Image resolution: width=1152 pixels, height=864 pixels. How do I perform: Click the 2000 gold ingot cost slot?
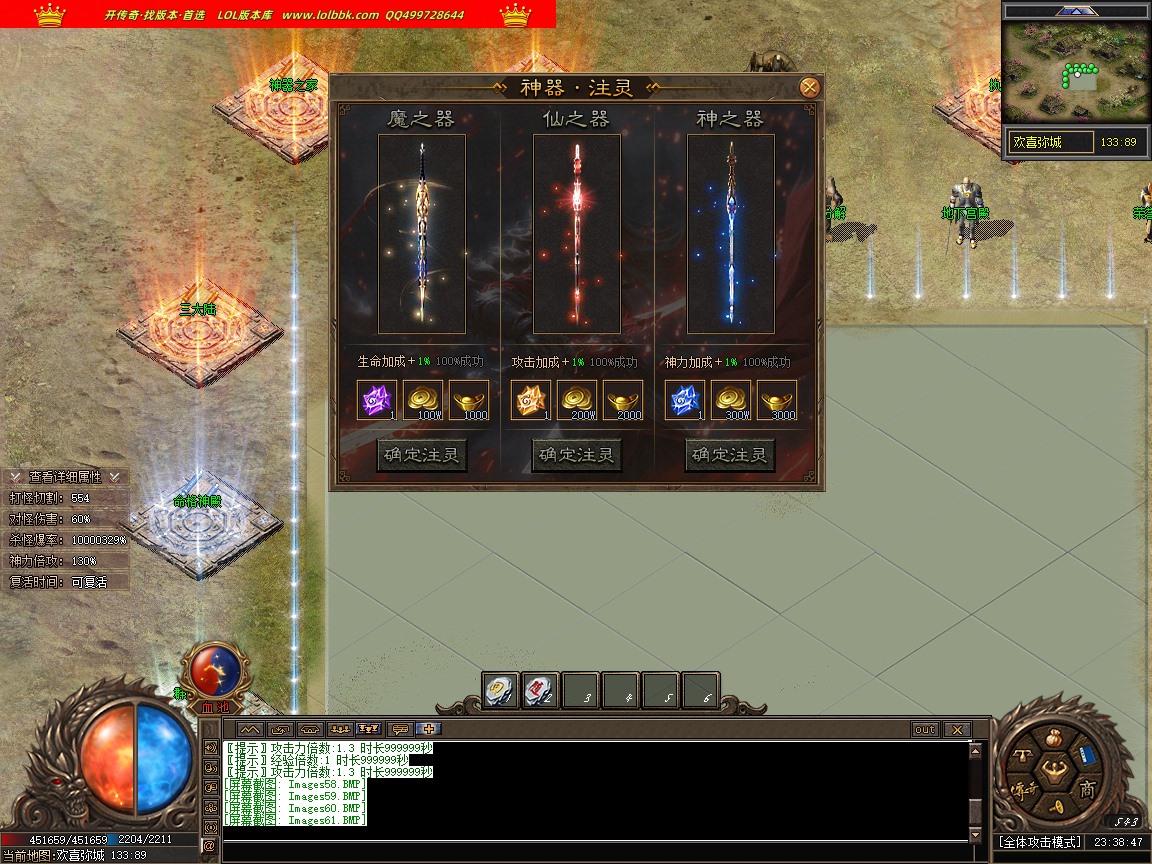click(x=623, y=400)
